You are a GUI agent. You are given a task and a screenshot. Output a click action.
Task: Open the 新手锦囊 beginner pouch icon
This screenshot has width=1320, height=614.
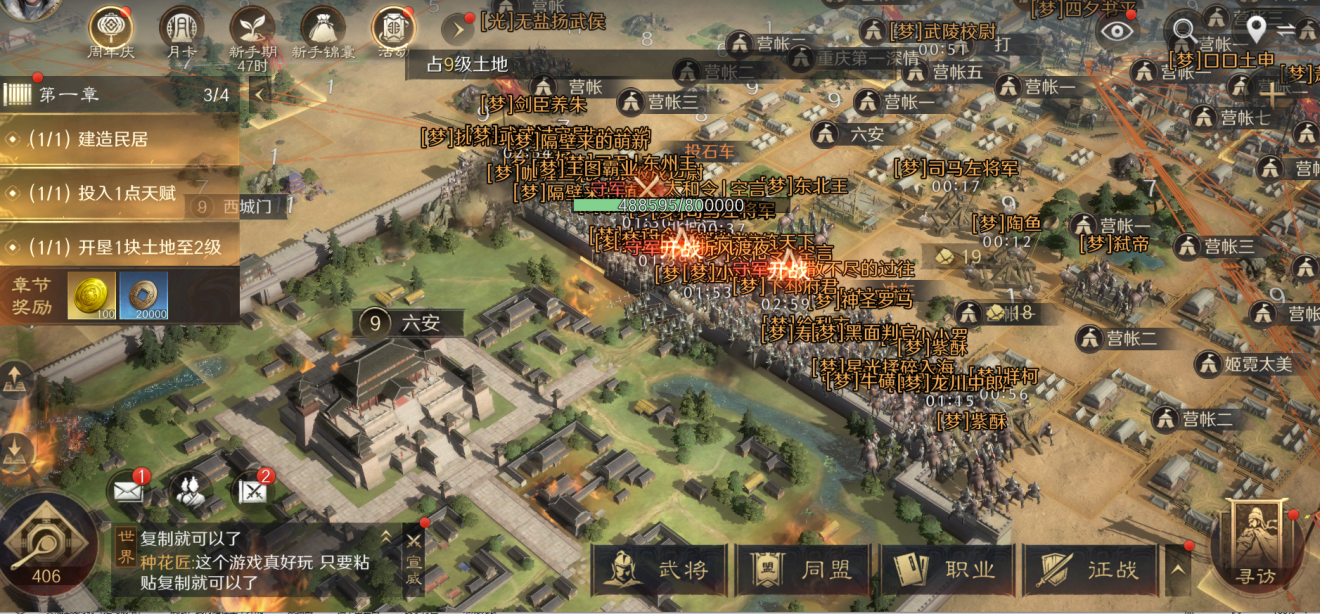click(322, 30)
